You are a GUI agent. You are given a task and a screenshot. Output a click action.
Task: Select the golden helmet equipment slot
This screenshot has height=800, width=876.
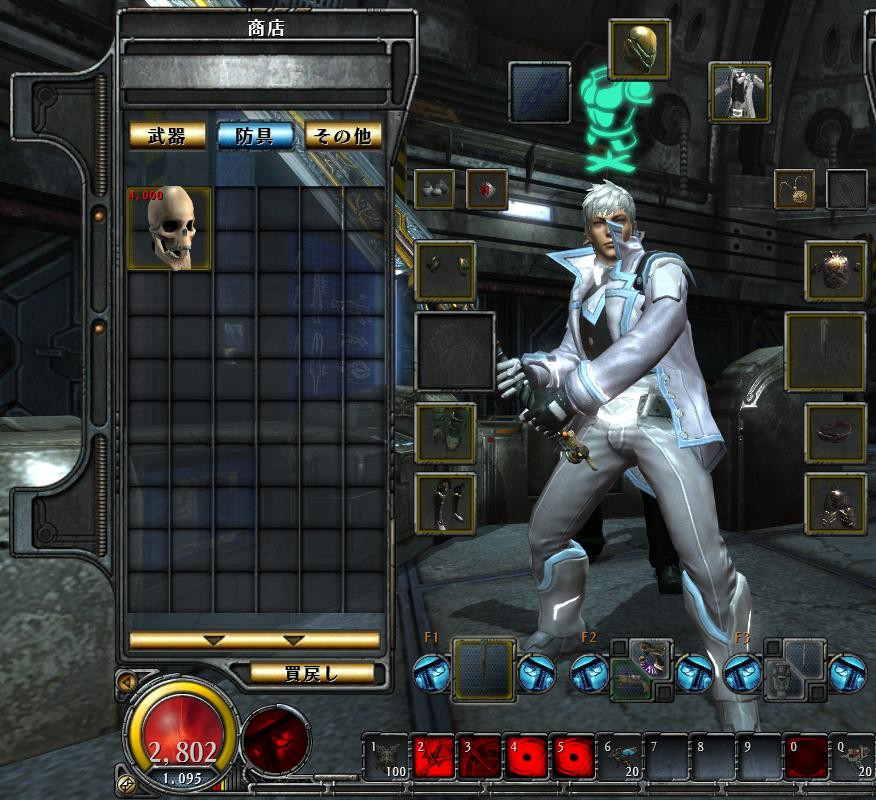pyautogui.click(x=639, y=48)
